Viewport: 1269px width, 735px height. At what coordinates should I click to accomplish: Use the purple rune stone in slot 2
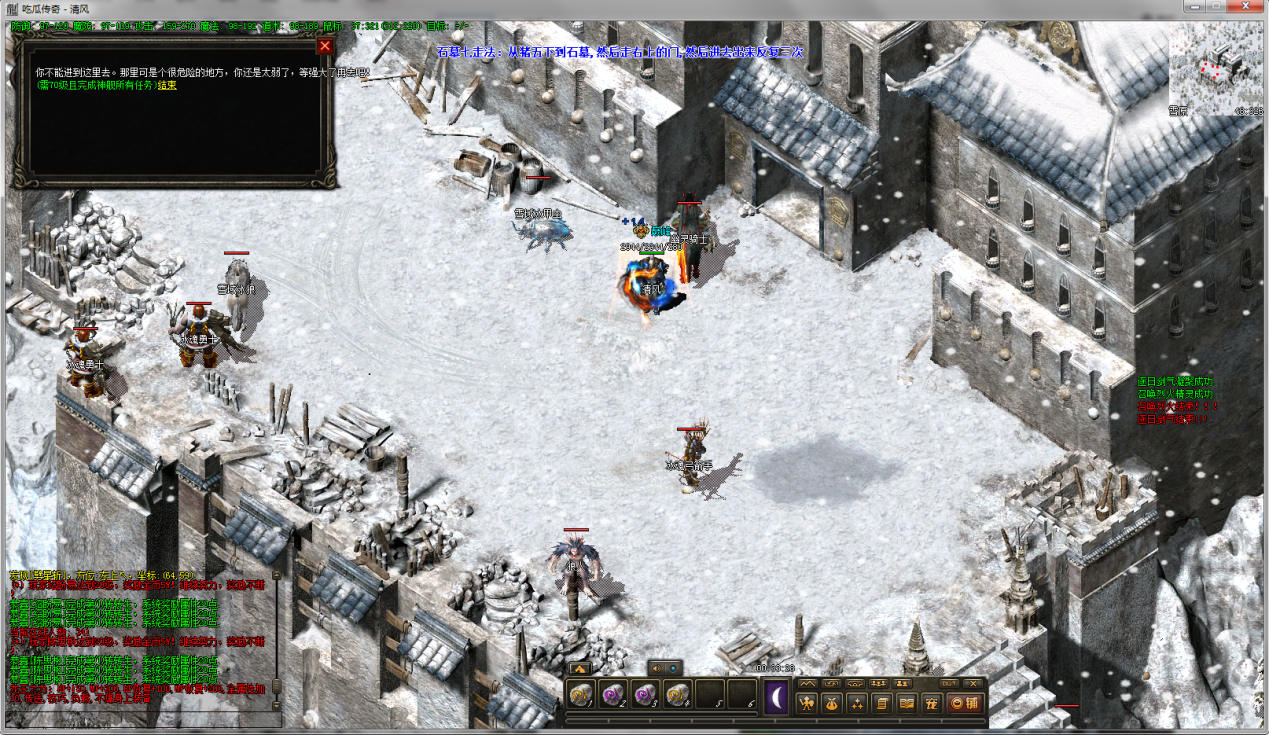click(613, 694)
